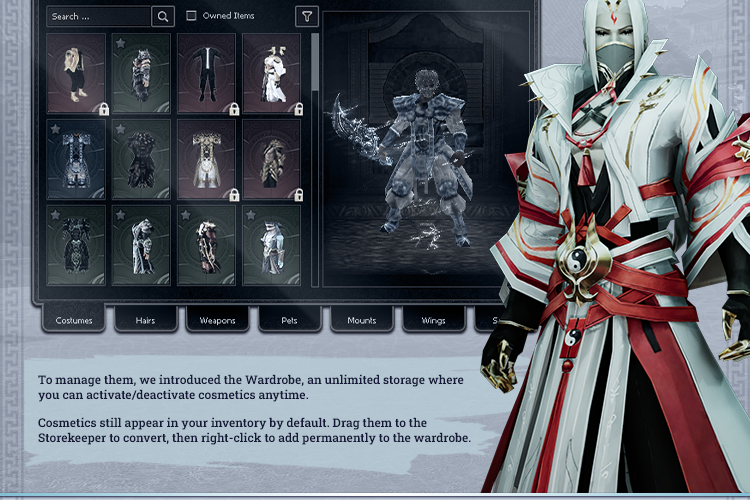This screenshot has height=500, width=750.
Task: Click the magnifying glass search button
Action: tap(163, 16)
